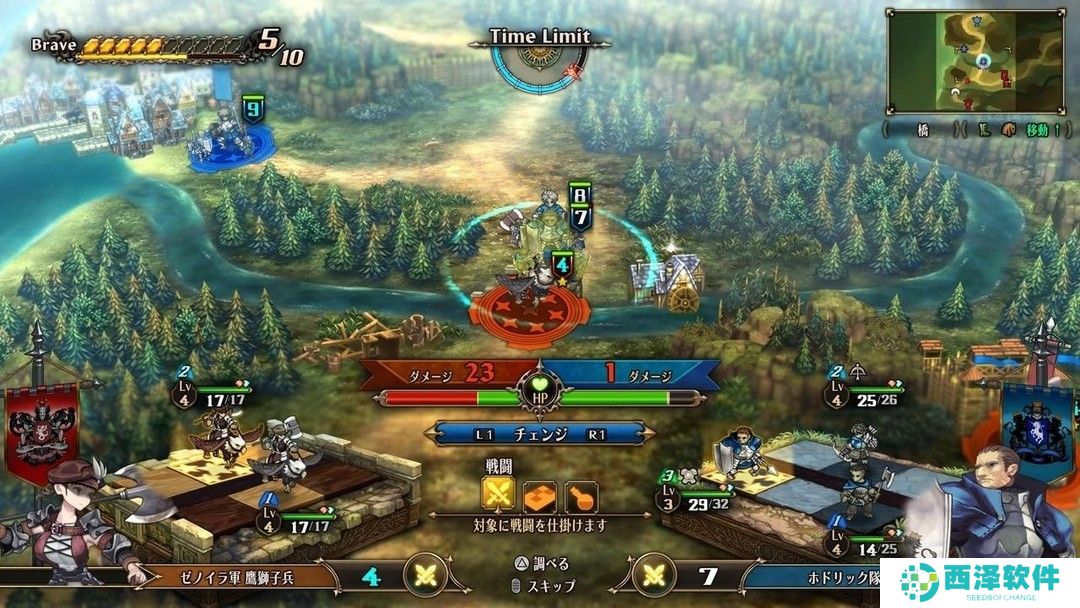Click the blue チェンジ change bar
The height and width of the screenshot is (608, 1080).
pos(540,434)
